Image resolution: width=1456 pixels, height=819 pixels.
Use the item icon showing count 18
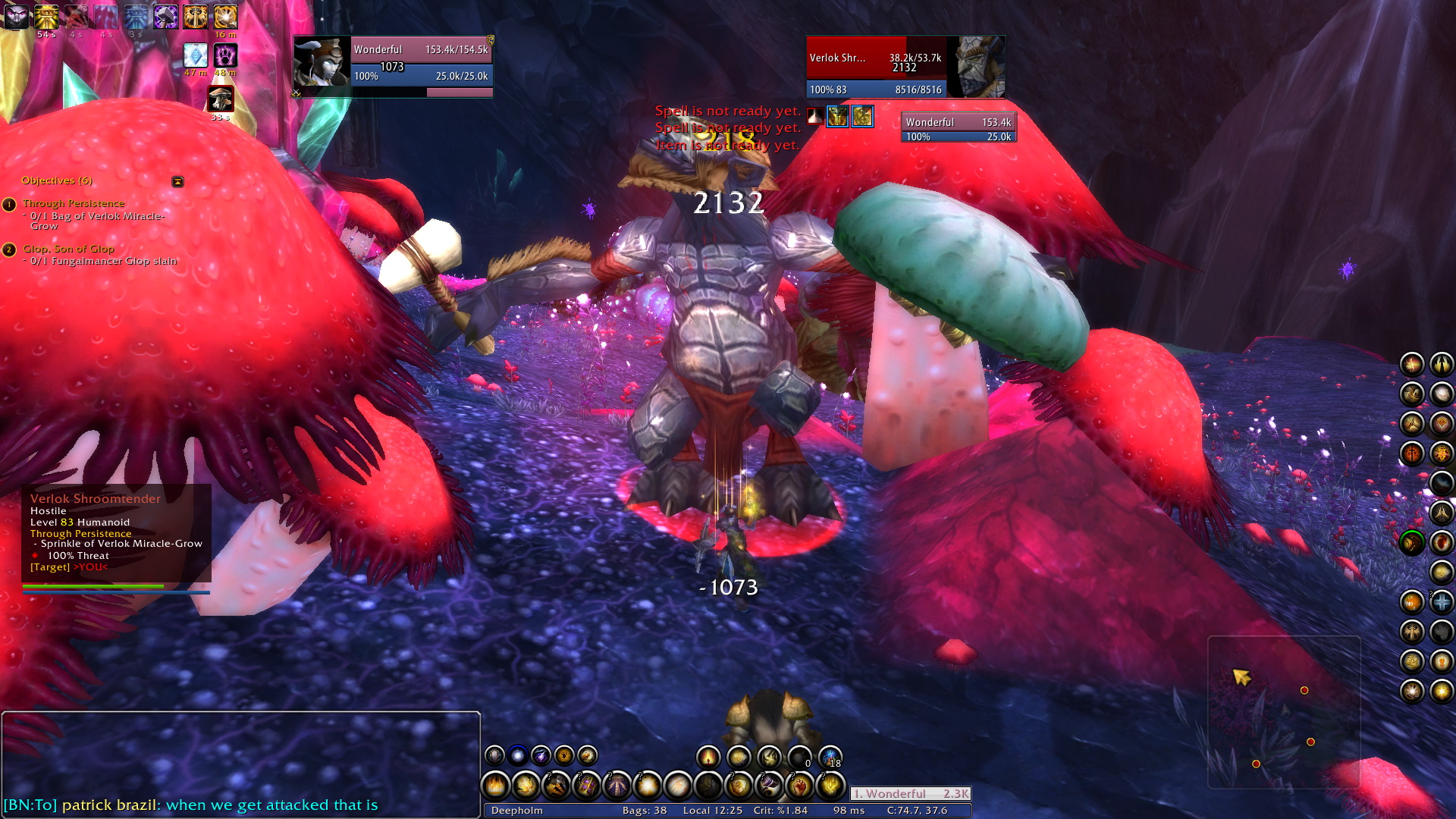point(830,757)
